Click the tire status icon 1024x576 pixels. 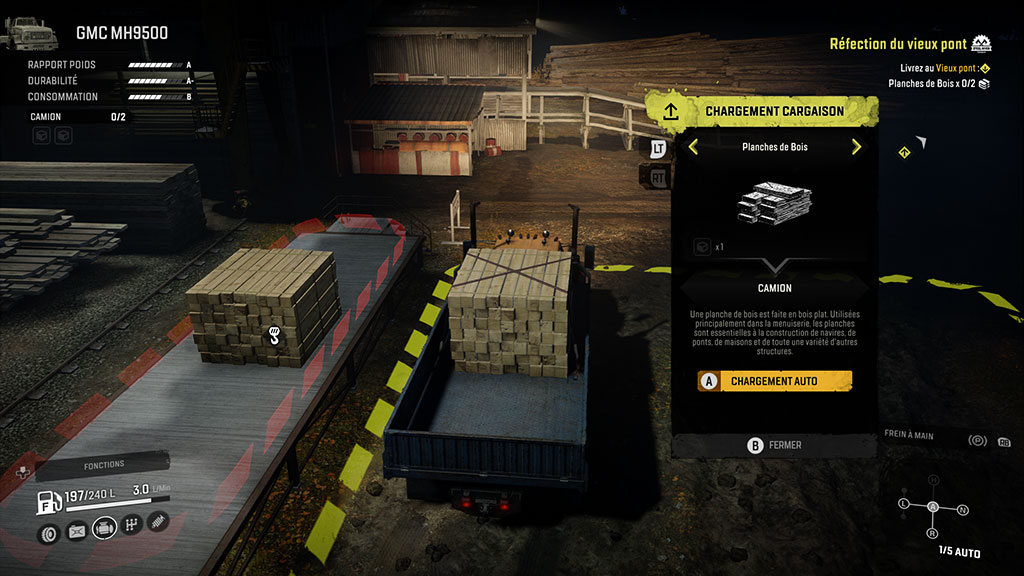47,527
